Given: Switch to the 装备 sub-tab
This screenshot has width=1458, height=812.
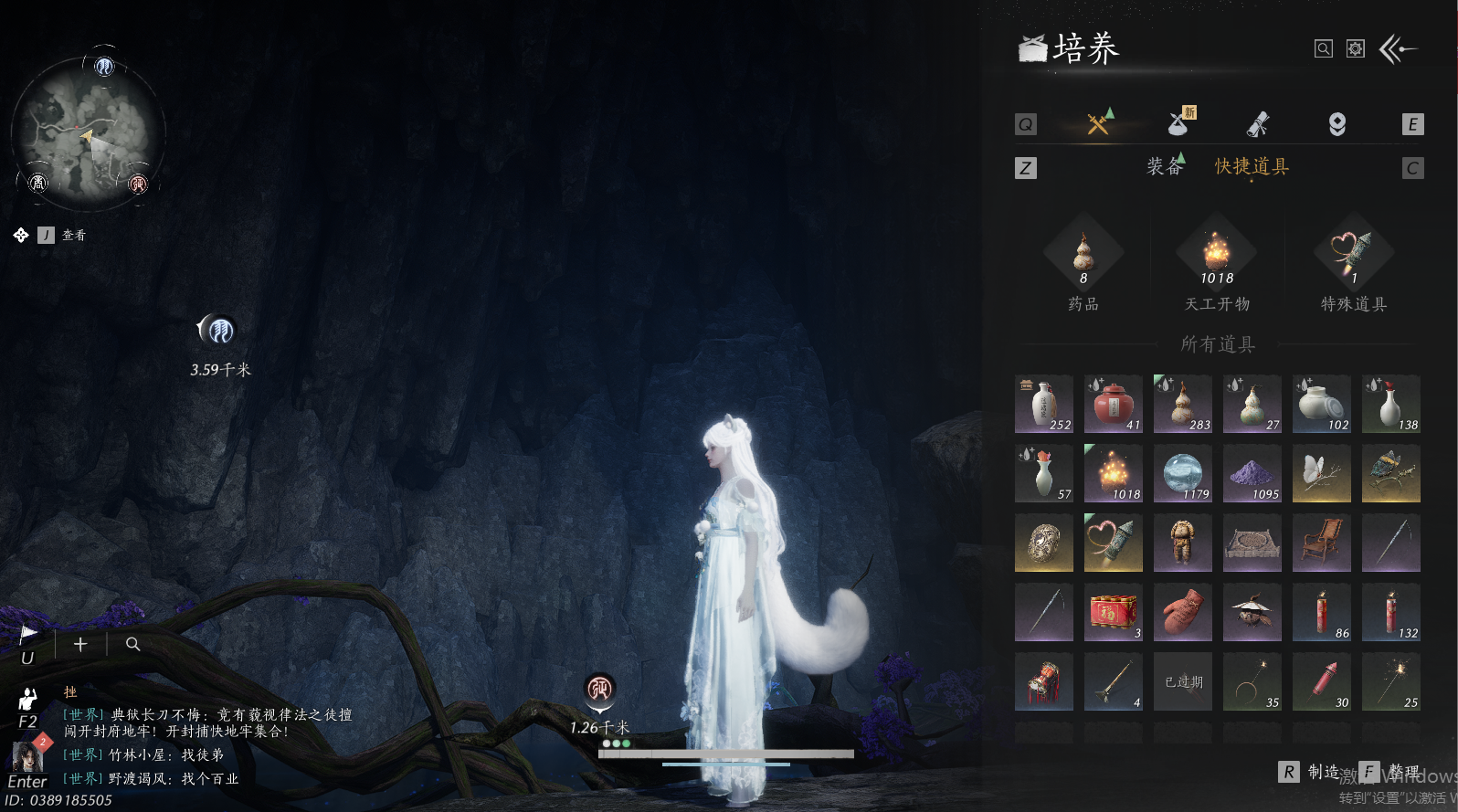Looking at the screenshot, I should [1165, 166].
